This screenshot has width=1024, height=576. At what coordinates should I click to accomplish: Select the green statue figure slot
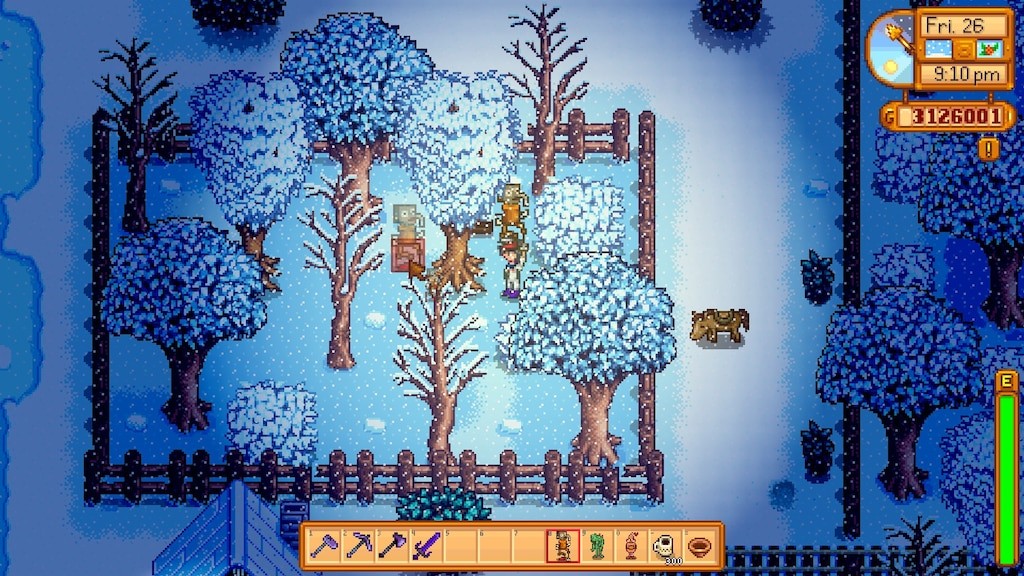[597, 546]
